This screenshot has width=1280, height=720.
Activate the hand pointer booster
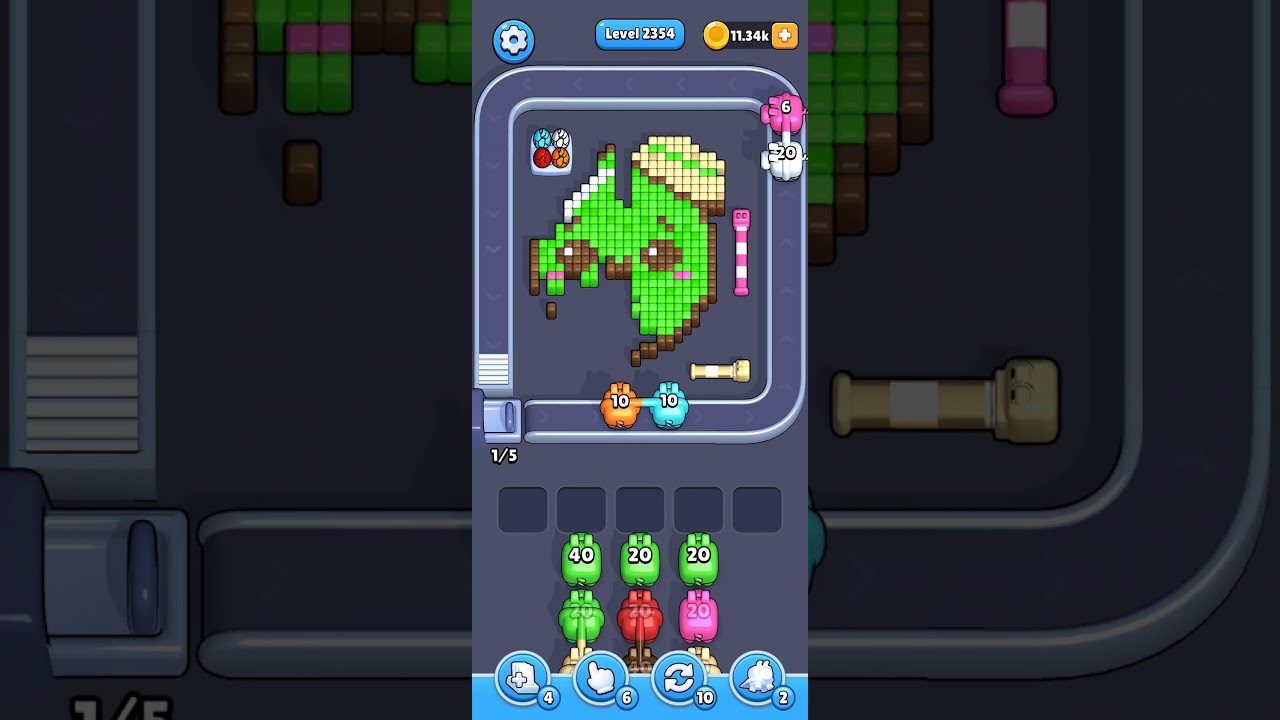[600, 678]
